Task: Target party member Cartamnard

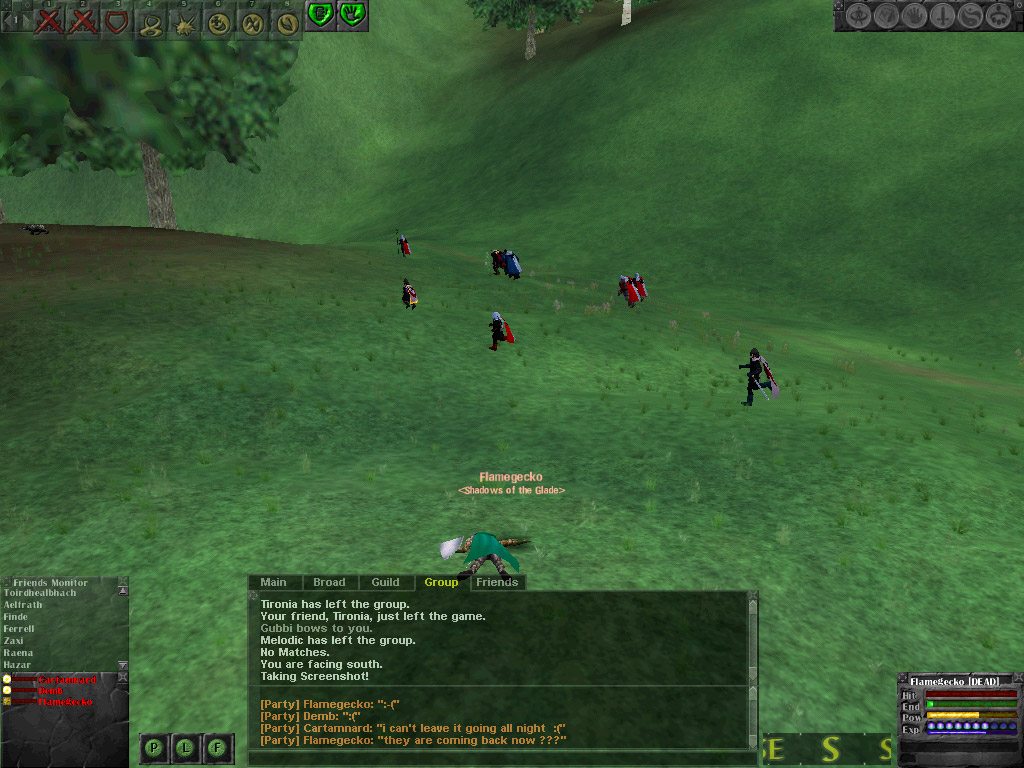Action: [66, 680]
